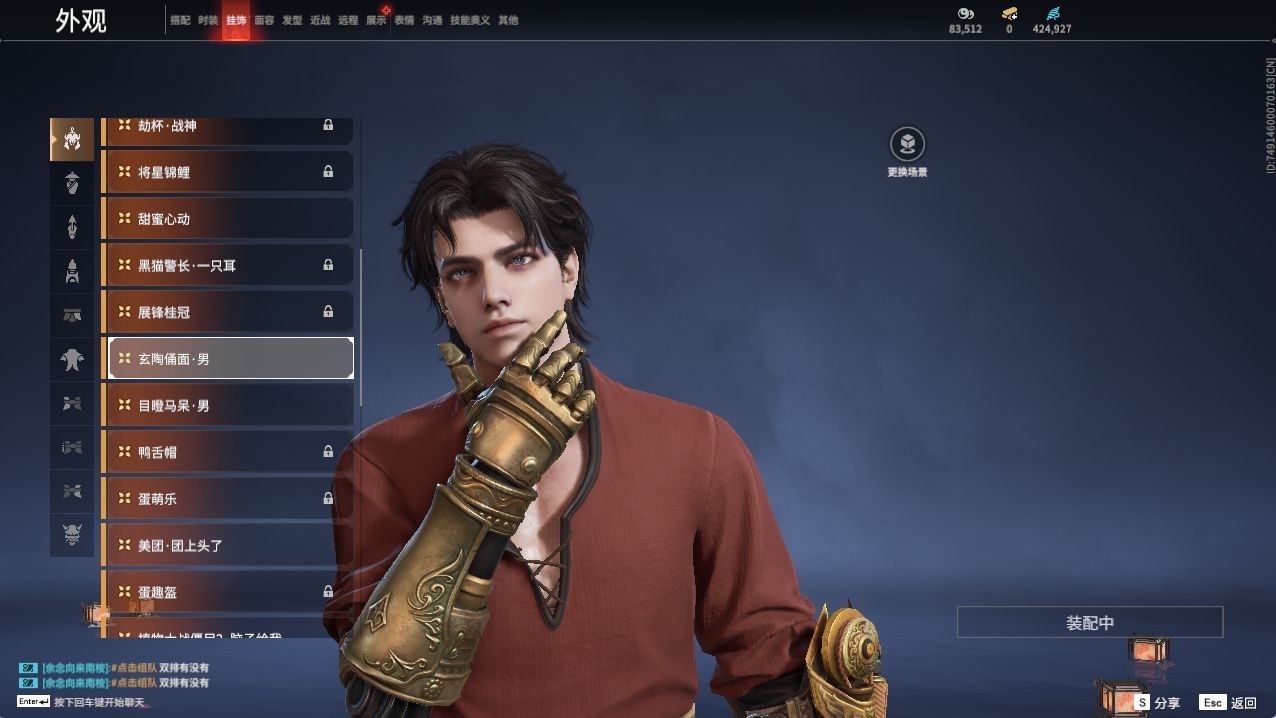1276x718 pixels.
Task: Pick the 黑猫警长·一只耳 accessory
Action: click(229, 265)
